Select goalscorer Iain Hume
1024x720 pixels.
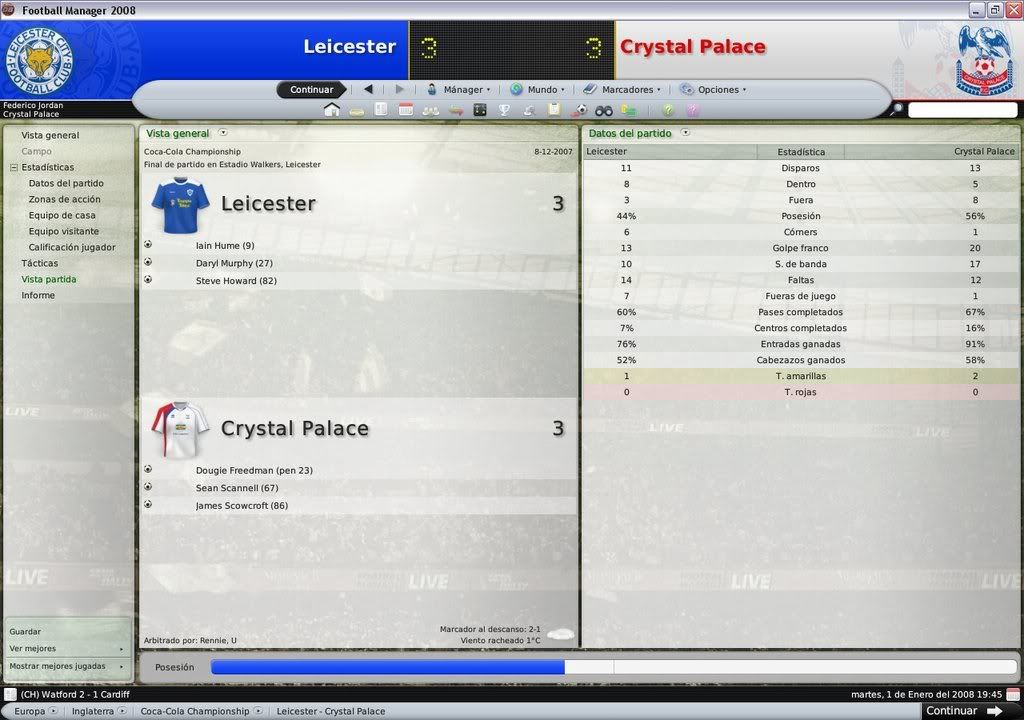pyautogui.click(x=225, y=245)
